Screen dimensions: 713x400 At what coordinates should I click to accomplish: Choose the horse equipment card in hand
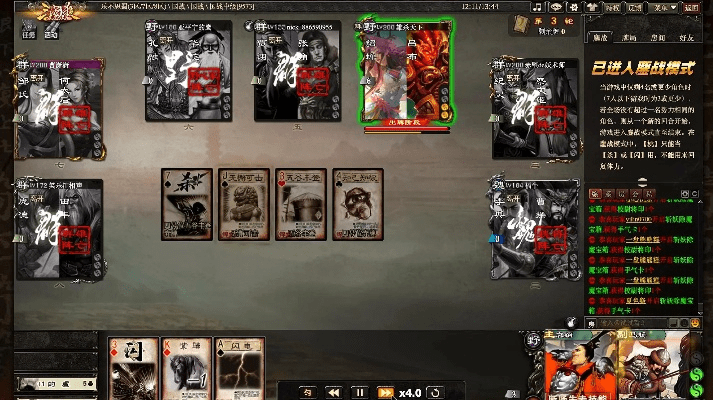[x=187, y=369]
